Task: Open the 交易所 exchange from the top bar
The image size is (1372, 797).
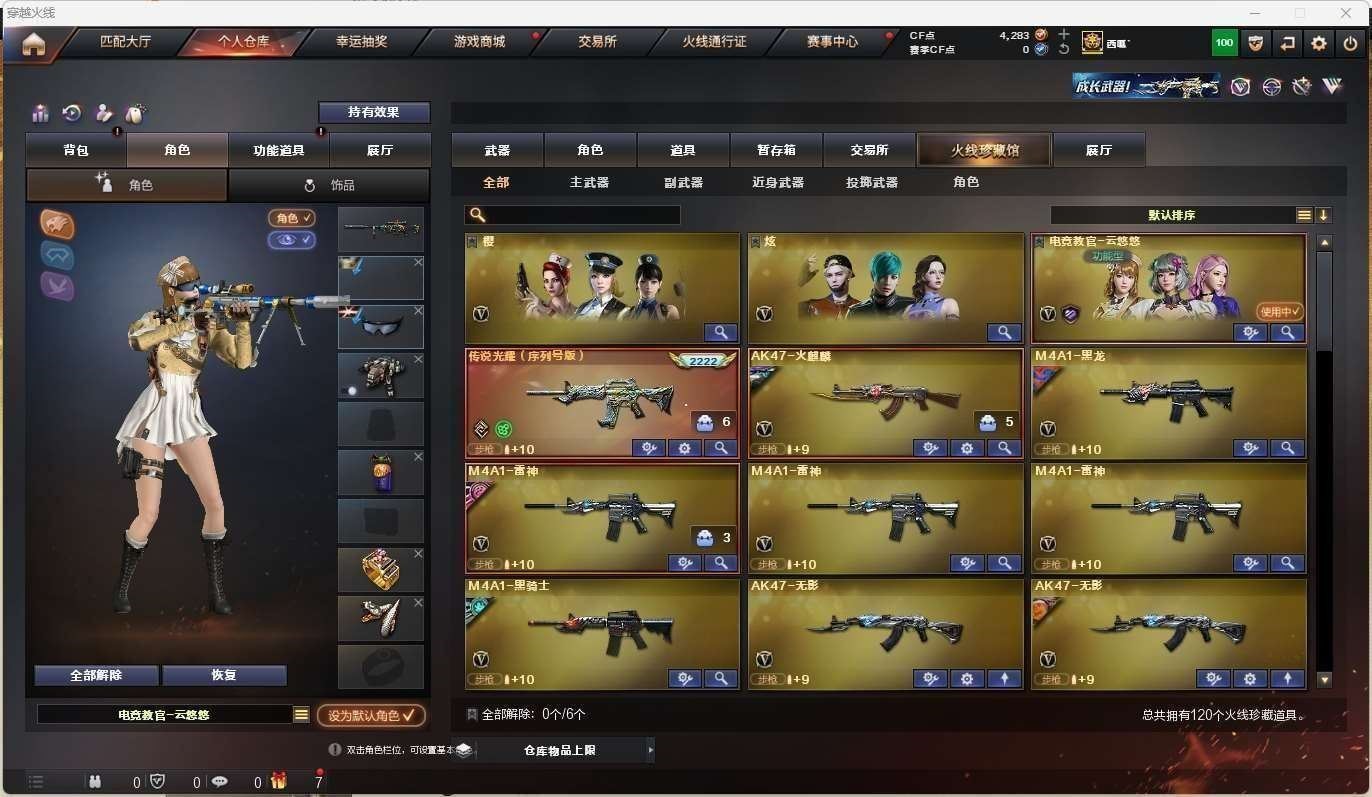Action: pyautogui.click(x=597, y=42)
